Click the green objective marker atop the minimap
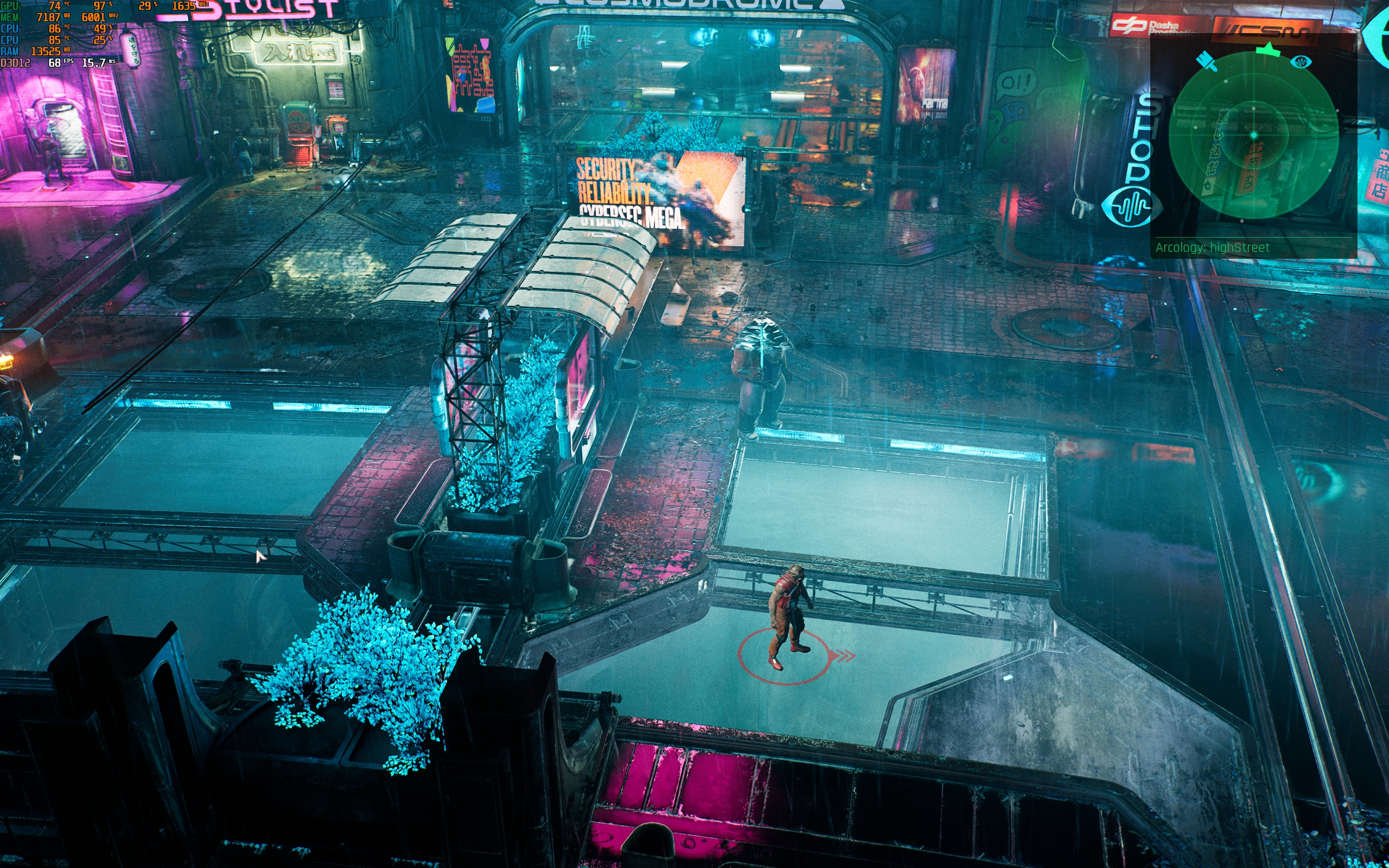Image resolution: width=1389 pixels, height=868 pixels. pos(1269,50)
